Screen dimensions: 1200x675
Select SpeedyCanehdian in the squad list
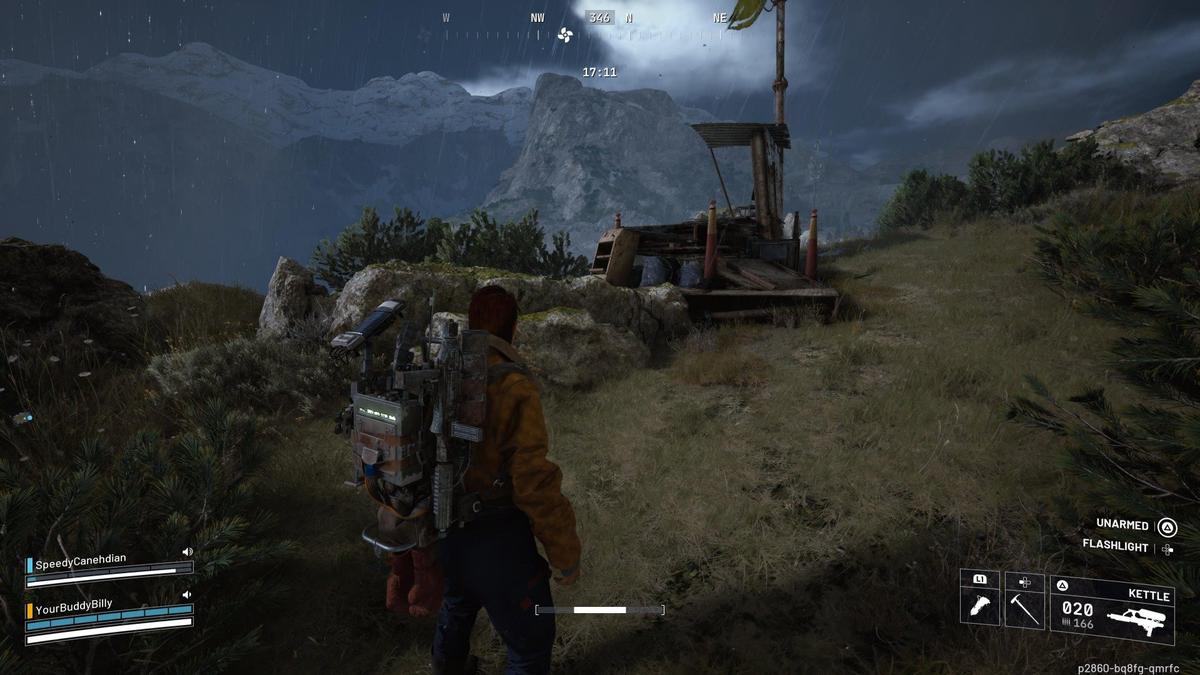[x=81, y=564]
